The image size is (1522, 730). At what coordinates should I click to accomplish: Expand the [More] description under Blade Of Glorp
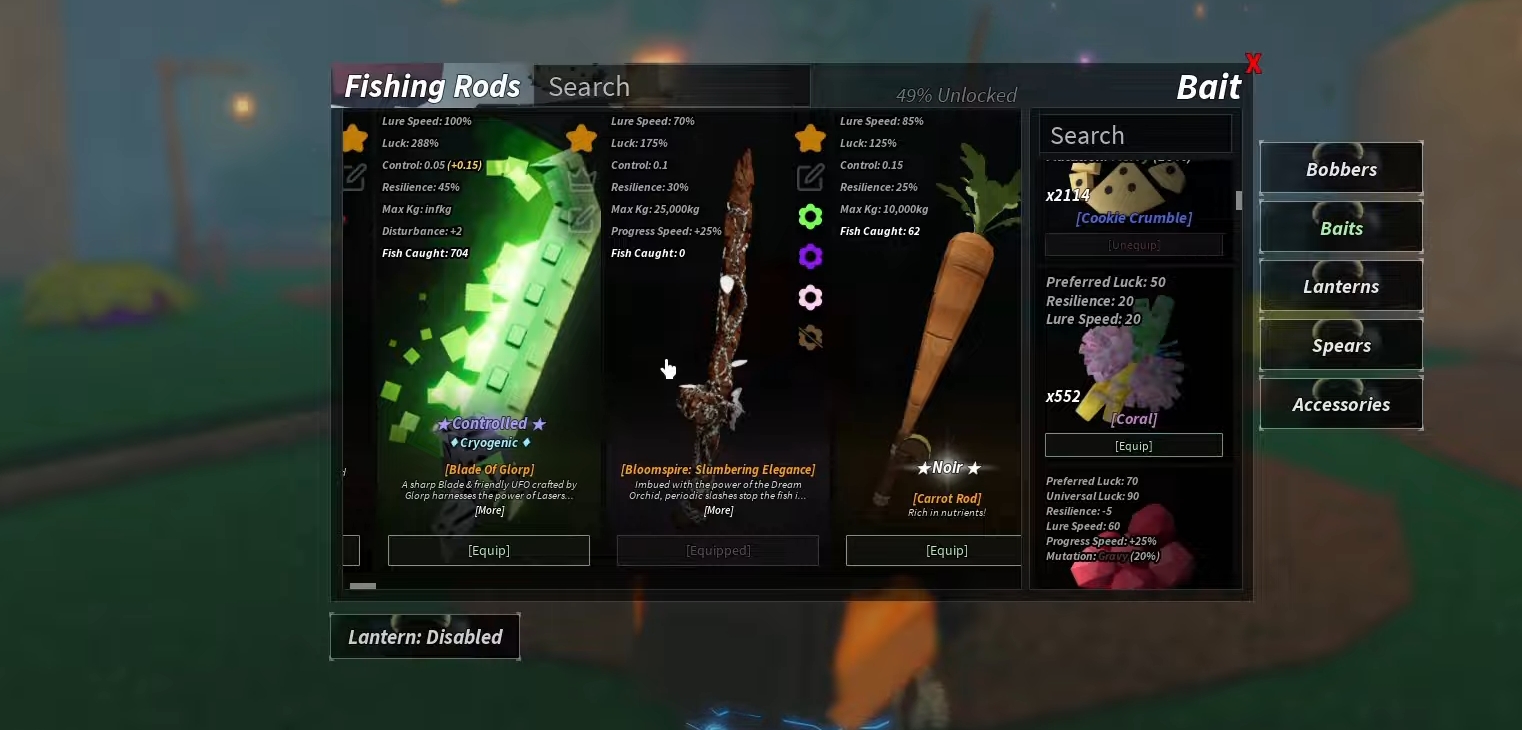[489, 510]
